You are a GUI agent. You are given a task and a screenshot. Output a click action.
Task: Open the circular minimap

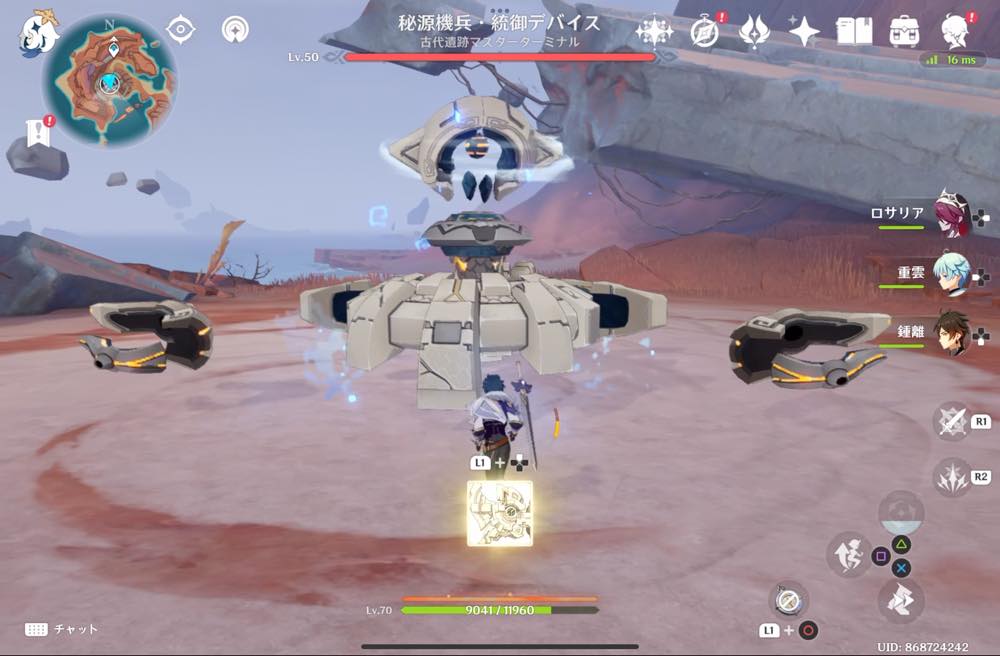[110, 81]
